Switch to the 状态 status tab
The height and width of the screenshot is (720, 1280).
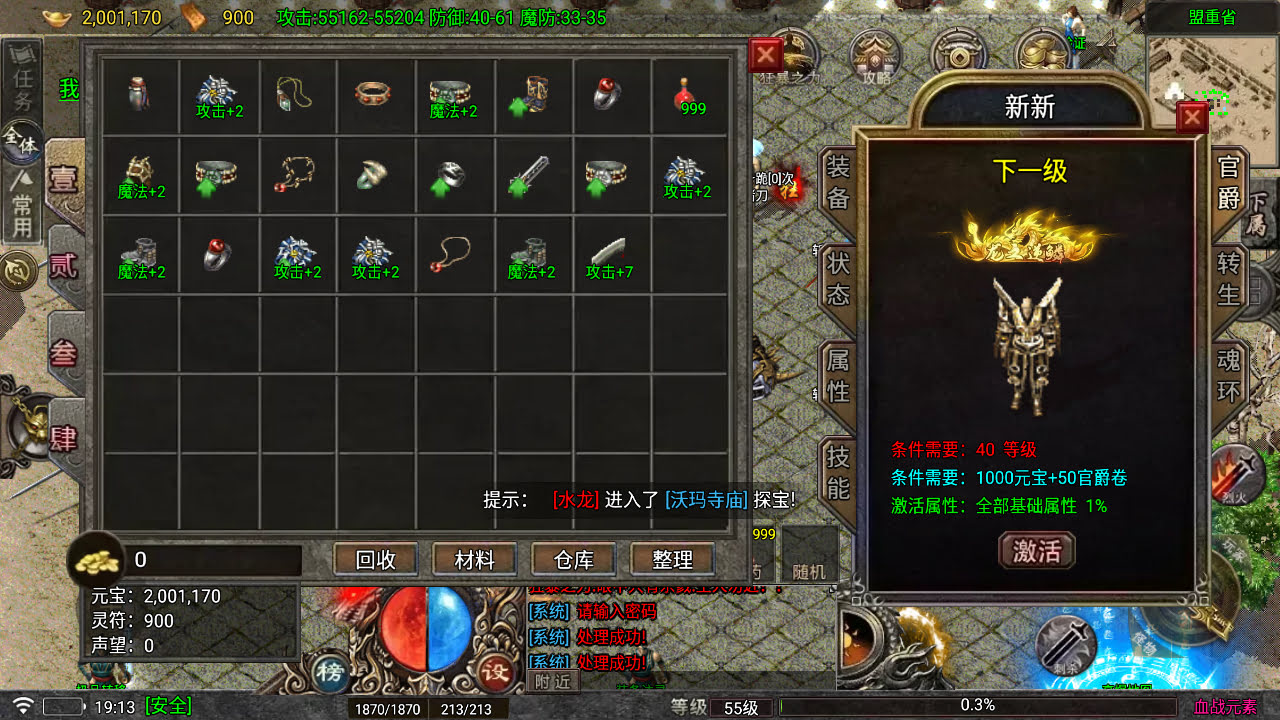click(x=837, y=279)
